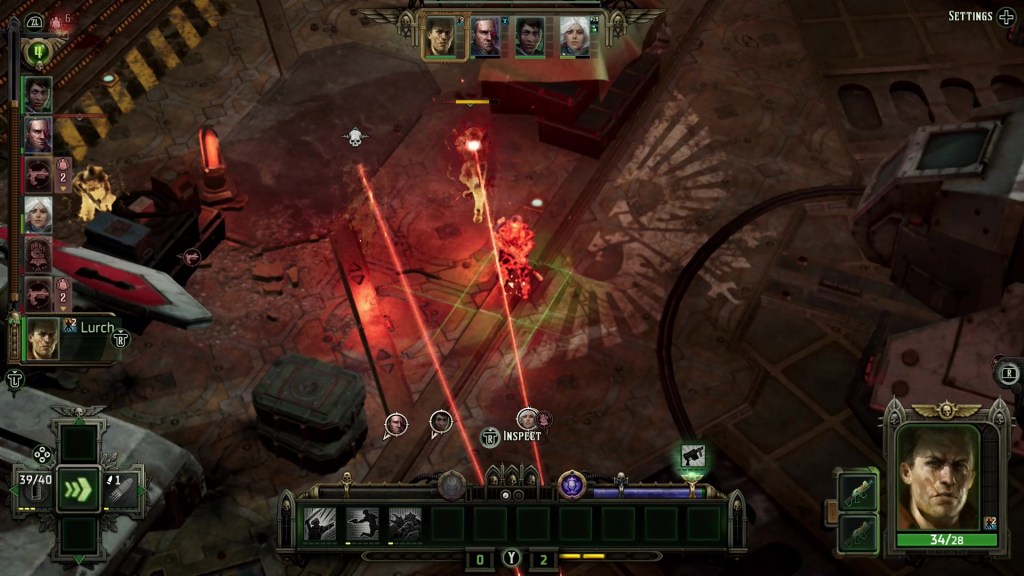1024x576 pixels.
Task: Choose the dark-haired party member portrait at top
Action: point(530,37)
